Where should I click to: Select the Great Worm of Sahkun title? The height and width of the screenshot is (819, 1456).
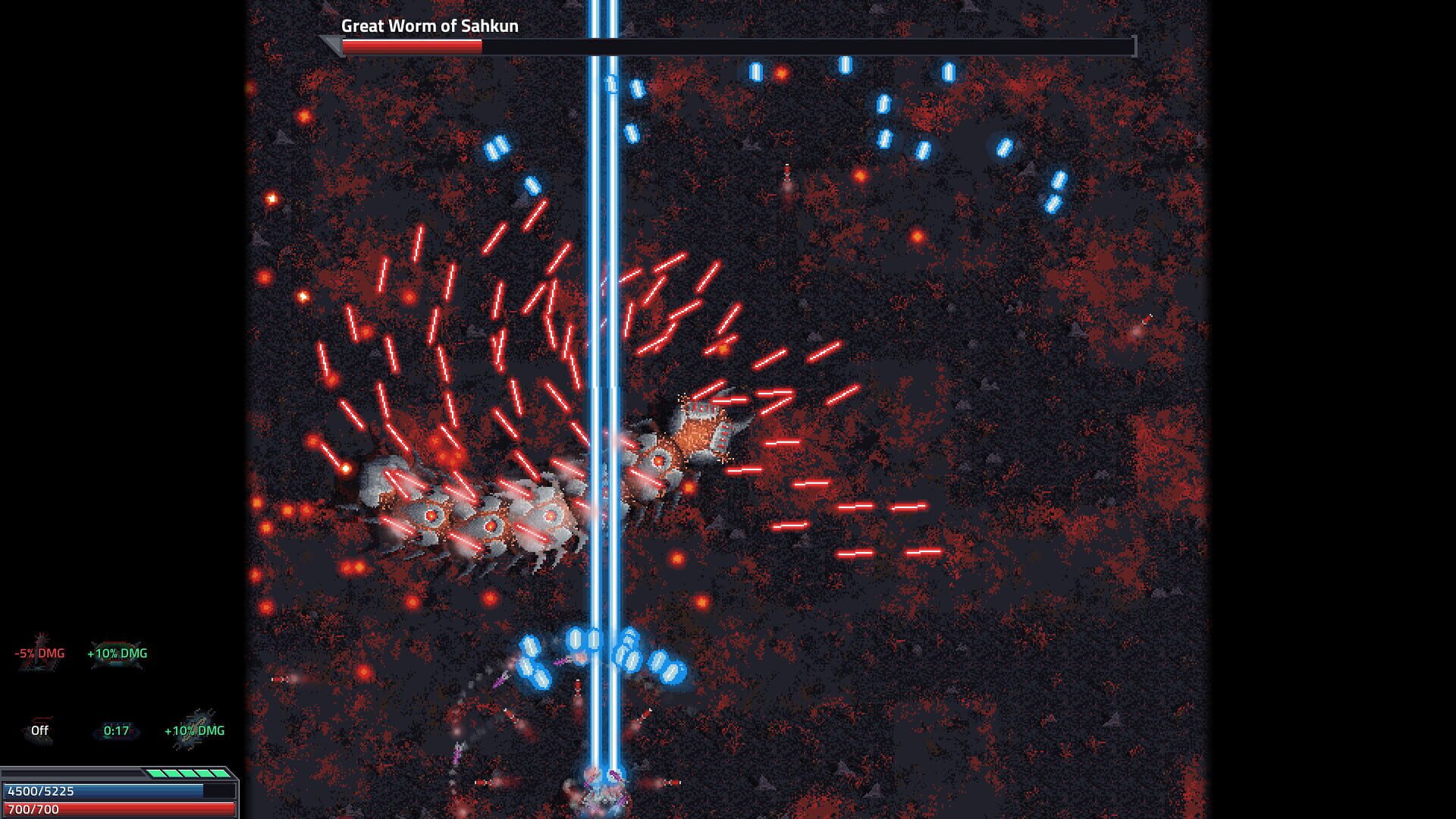pos(429,26)
